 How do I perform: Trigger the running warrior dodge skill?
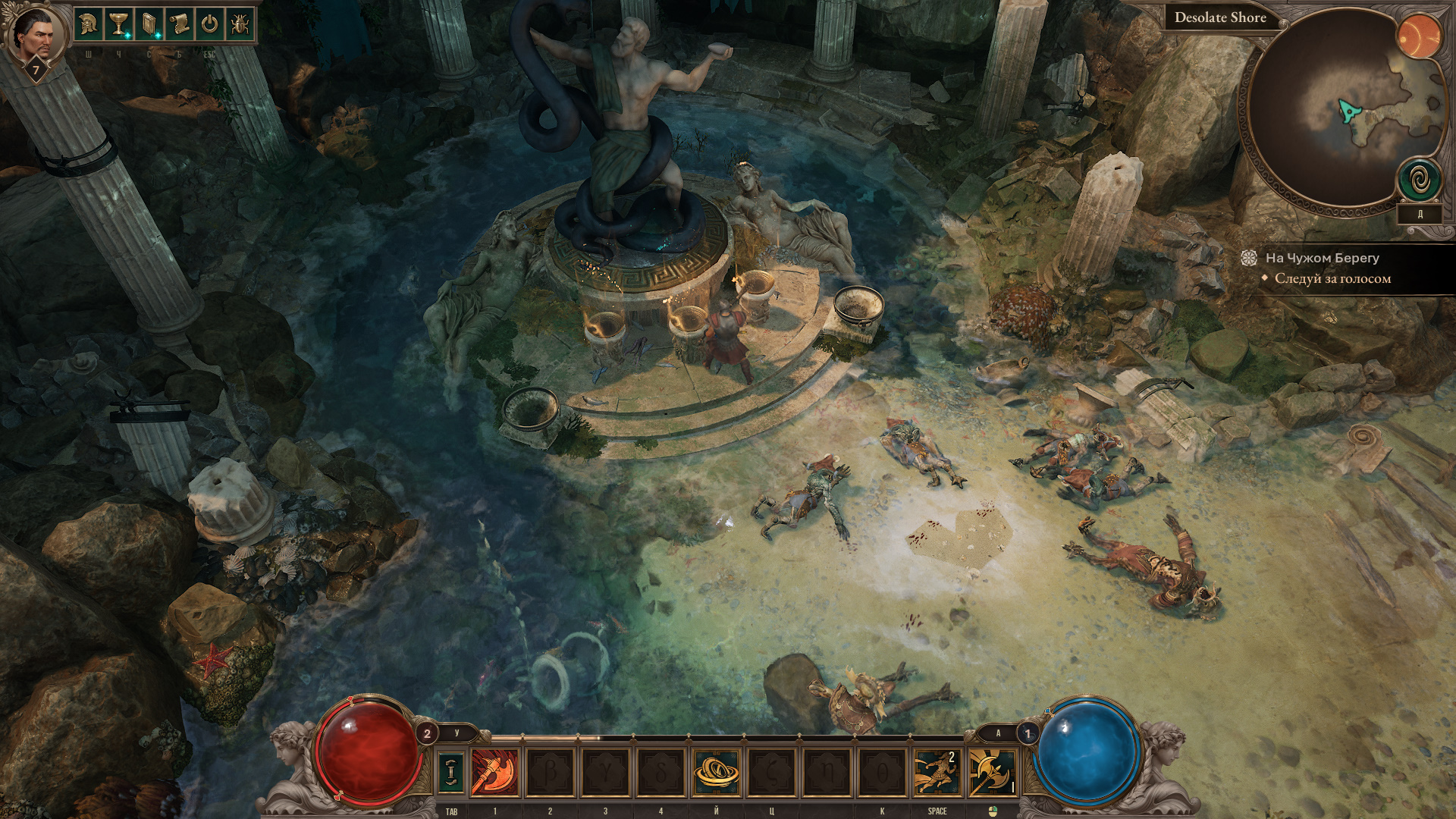click(x=937, y=772)
